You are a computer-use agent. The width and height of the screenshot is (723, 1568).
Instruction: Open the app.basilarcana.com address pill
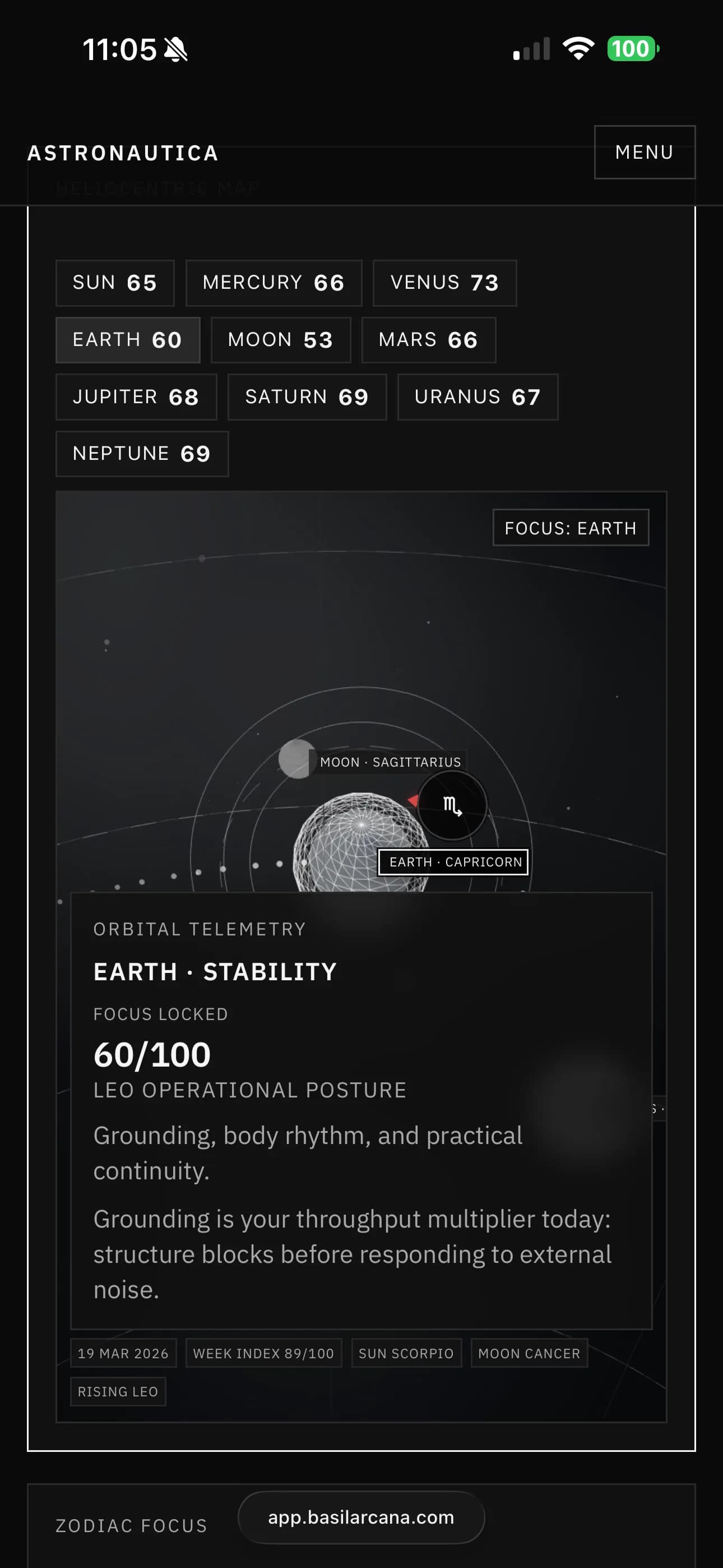[x=361, y=1517]
